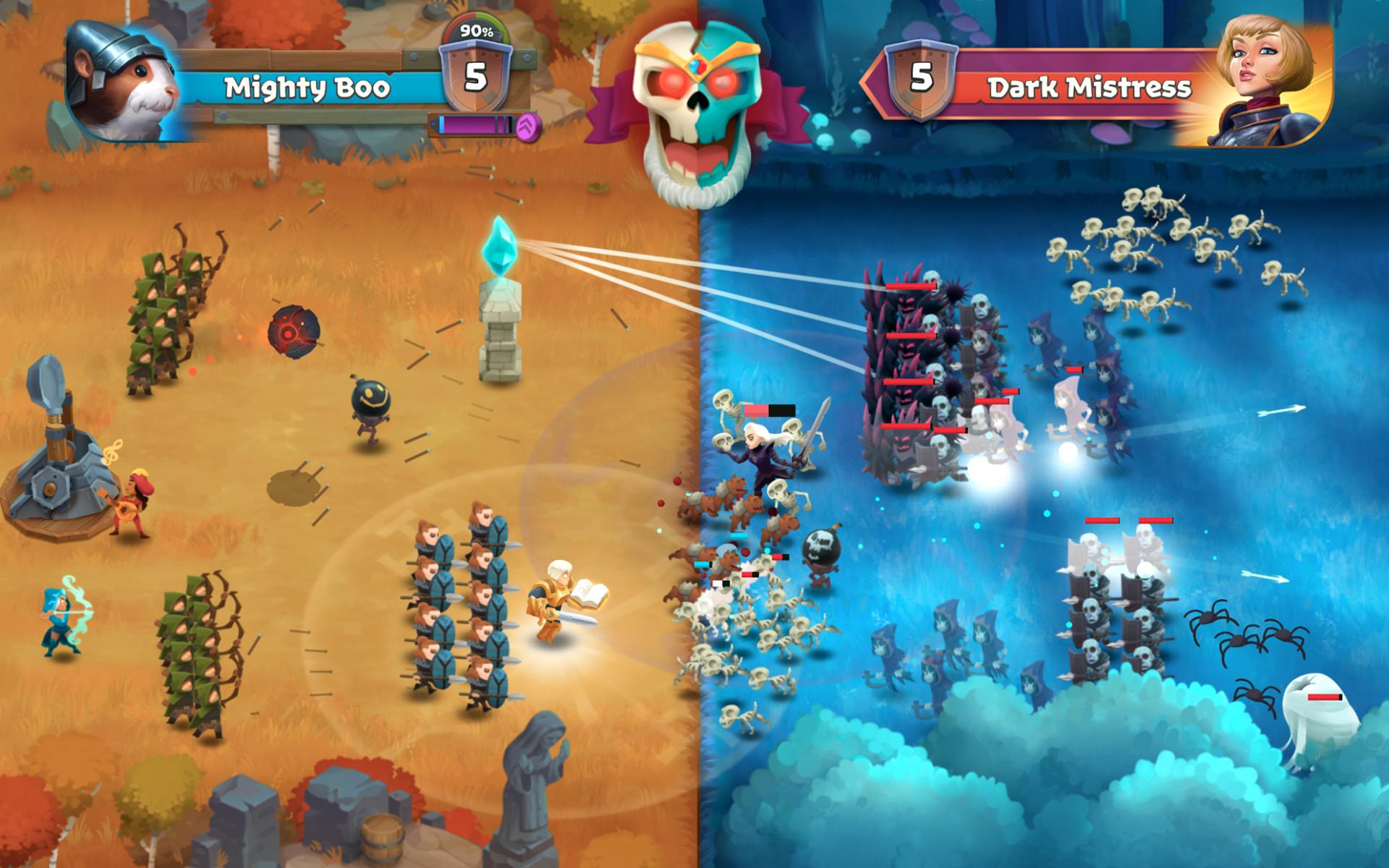Image resolution: width=1389 pixels, height=868 pixels.
Task: Tap the purple upgrade arrows icon
Action: tap(529, 127)
